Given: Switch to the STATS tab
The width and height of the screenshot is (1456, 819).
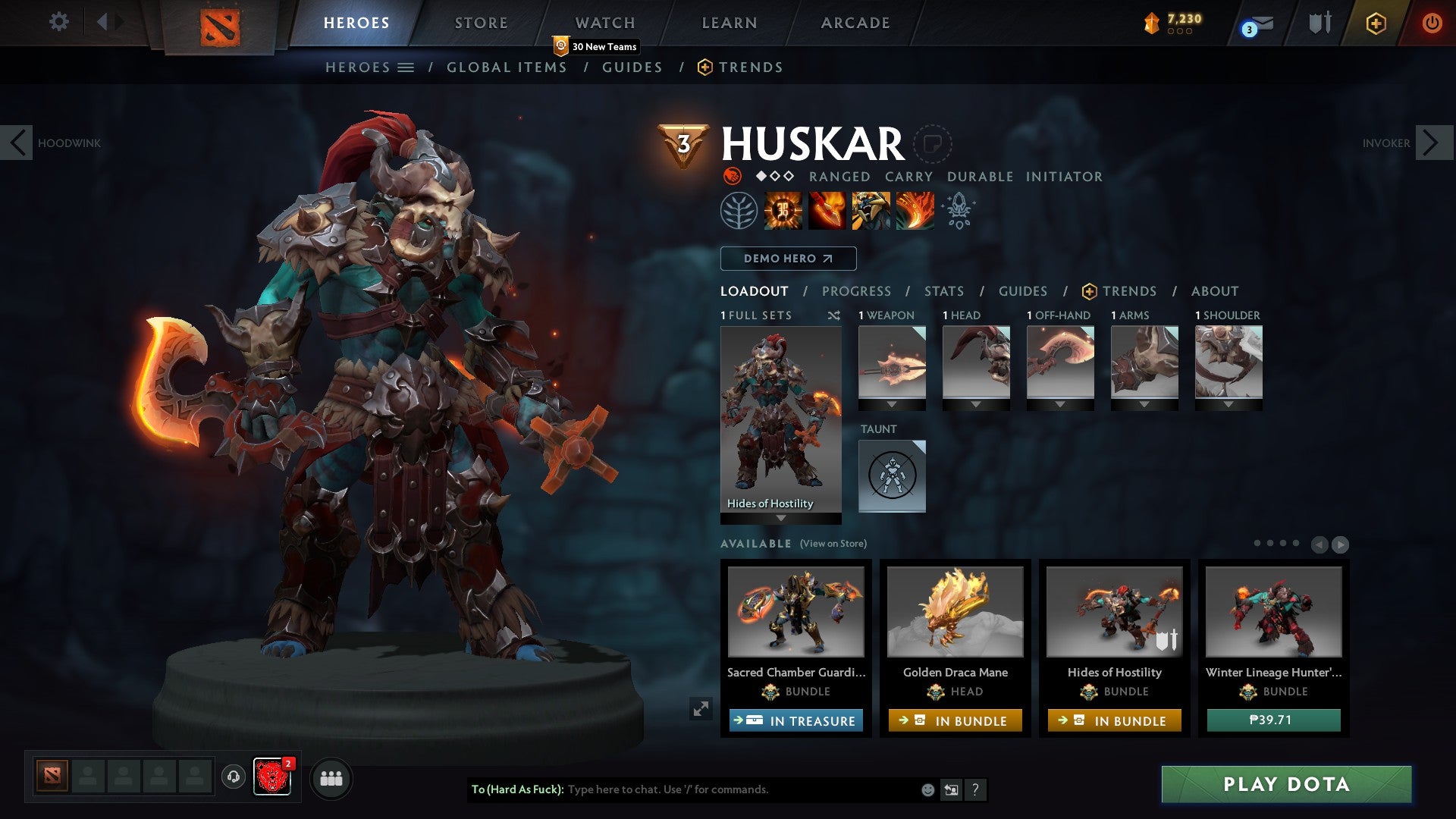Looking at the screenshot, I should pos(943,291).
